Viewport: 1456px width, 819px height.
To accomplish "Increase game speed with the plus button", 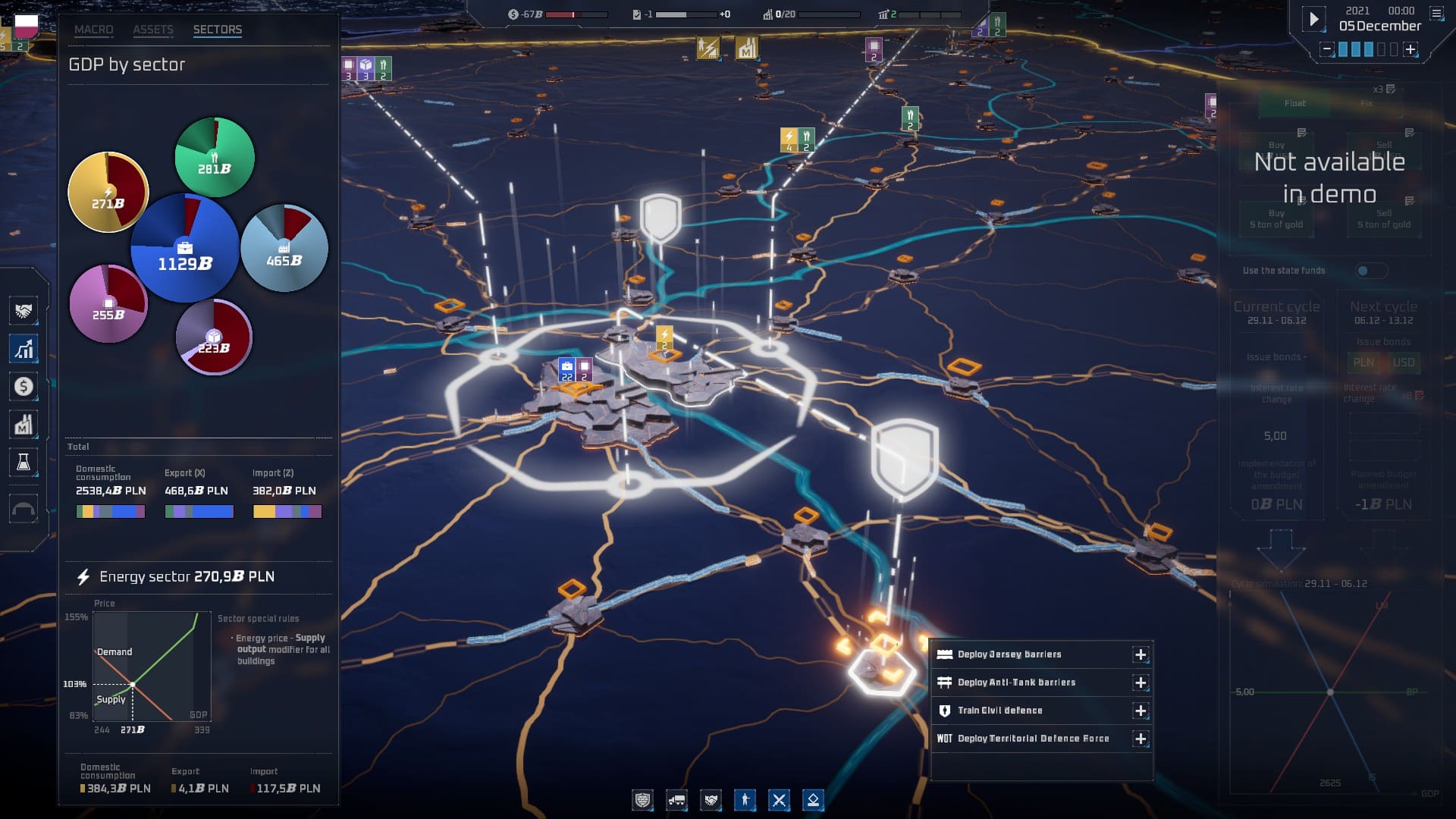I will pyautogui.click(x=1410, y=49).
